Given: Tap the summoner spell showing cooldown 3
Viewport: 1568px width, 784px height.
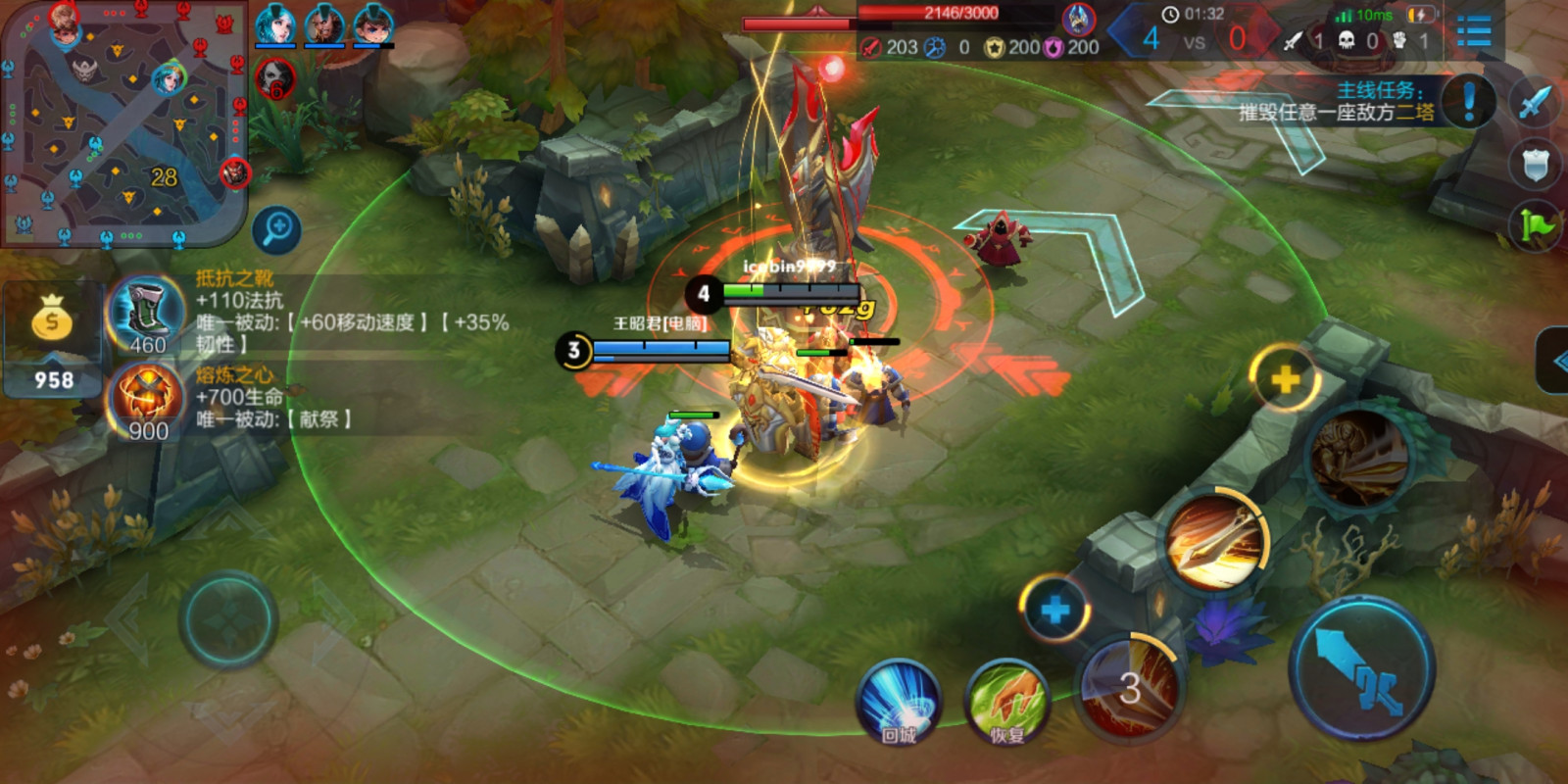Looking at the screenshot, I should coord(1130,687).
